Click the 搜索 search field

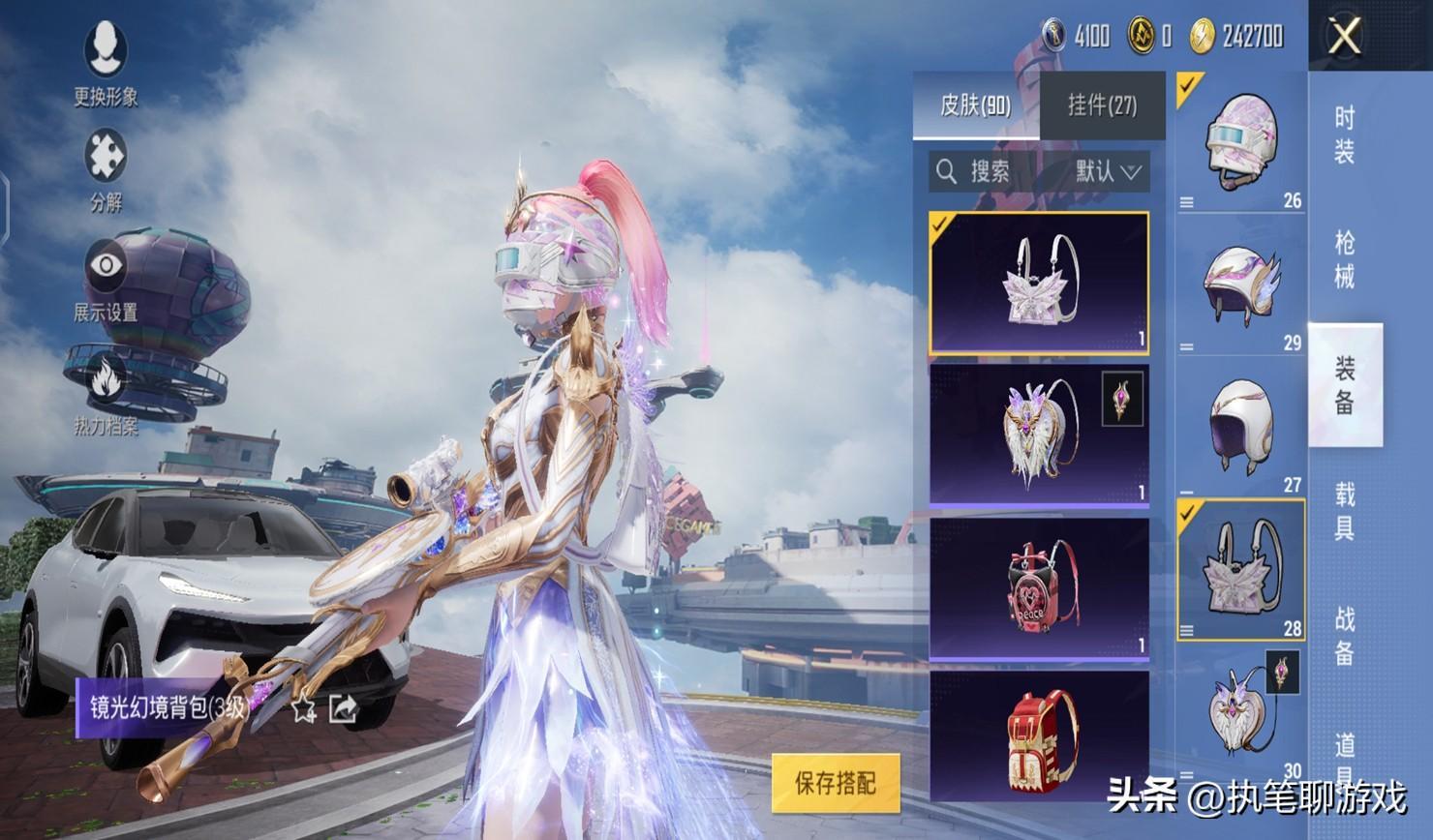[990, 172]
